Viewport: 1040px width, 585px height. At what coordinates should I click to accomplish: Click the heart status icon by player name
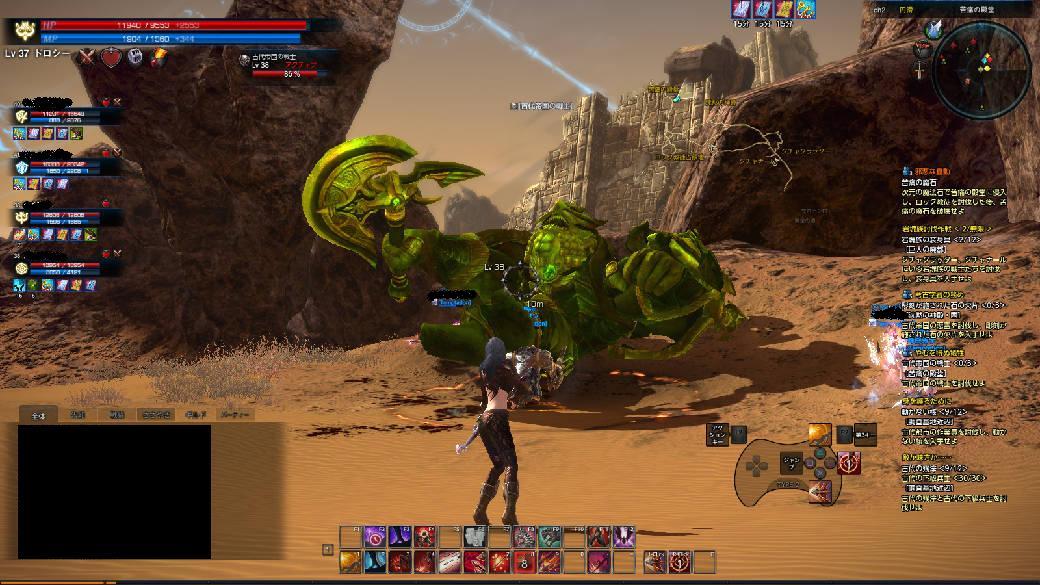tap(110, 57)
